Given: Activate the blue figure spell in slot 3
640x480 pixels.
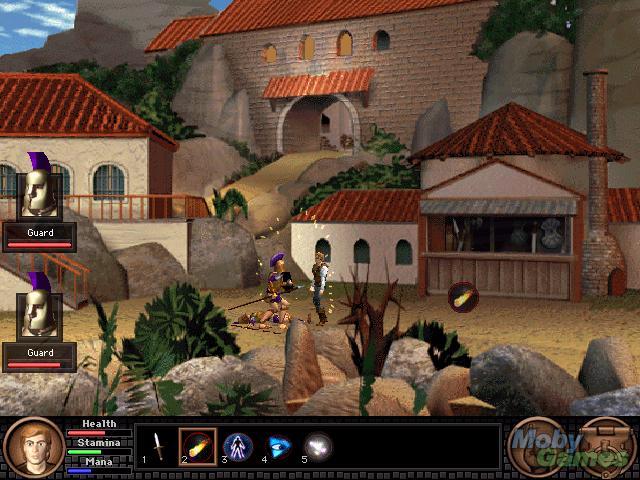Looking at the screenshot, I should tap(237, 446).
